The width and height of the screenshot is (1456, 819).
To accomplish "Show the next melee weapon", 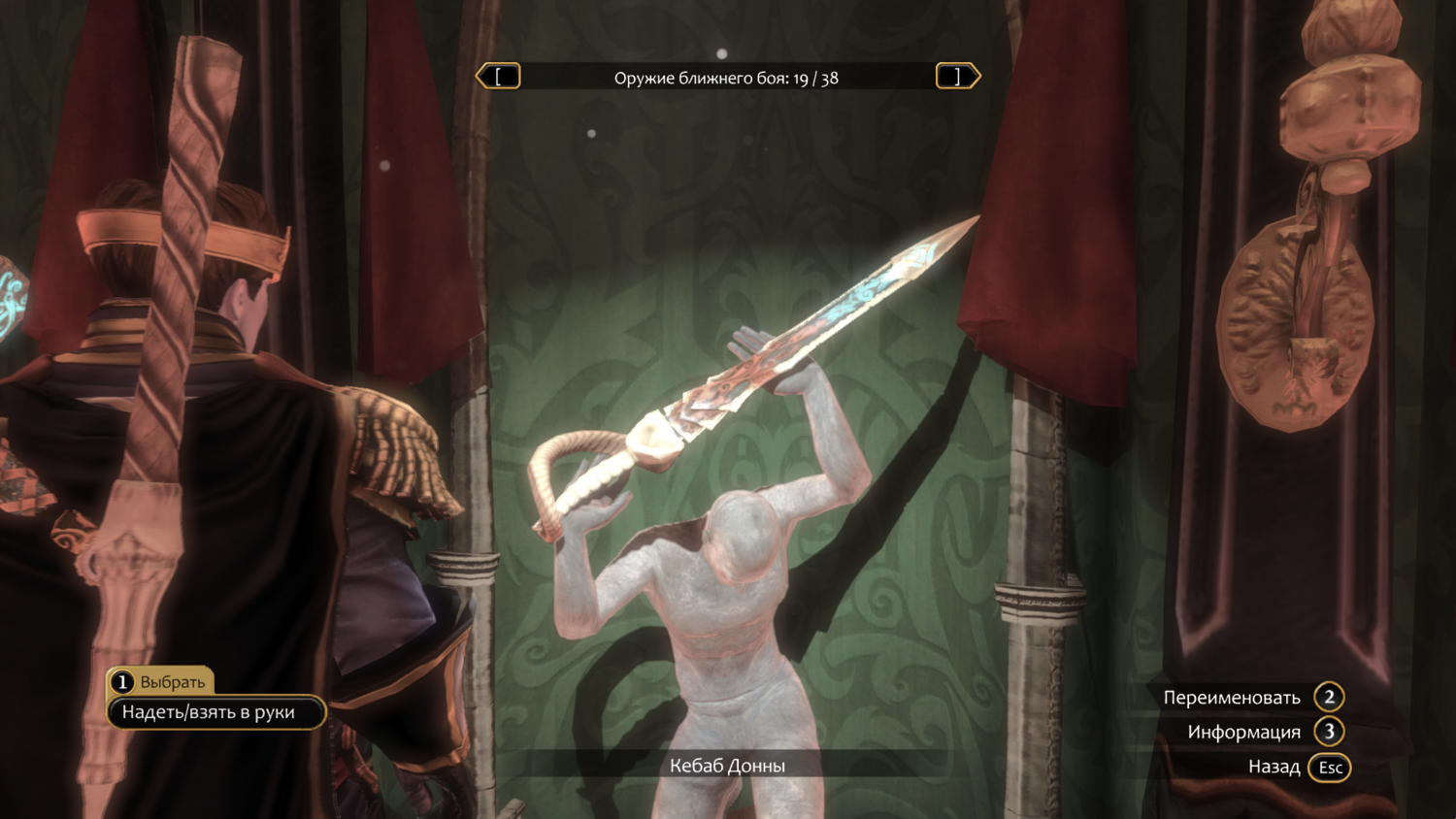I will [957, 77].
